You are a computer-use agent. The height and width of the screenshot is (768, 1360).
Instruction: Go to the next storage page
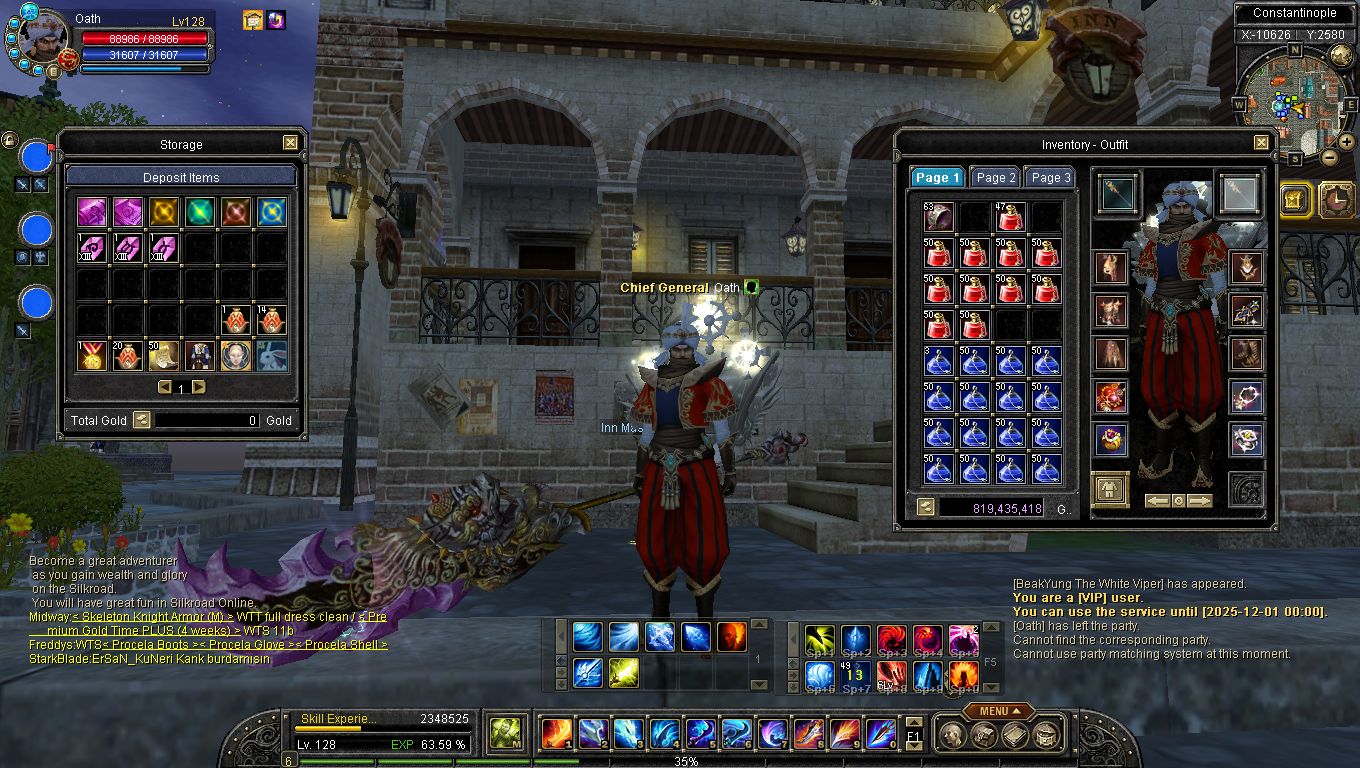click(199, 387)
